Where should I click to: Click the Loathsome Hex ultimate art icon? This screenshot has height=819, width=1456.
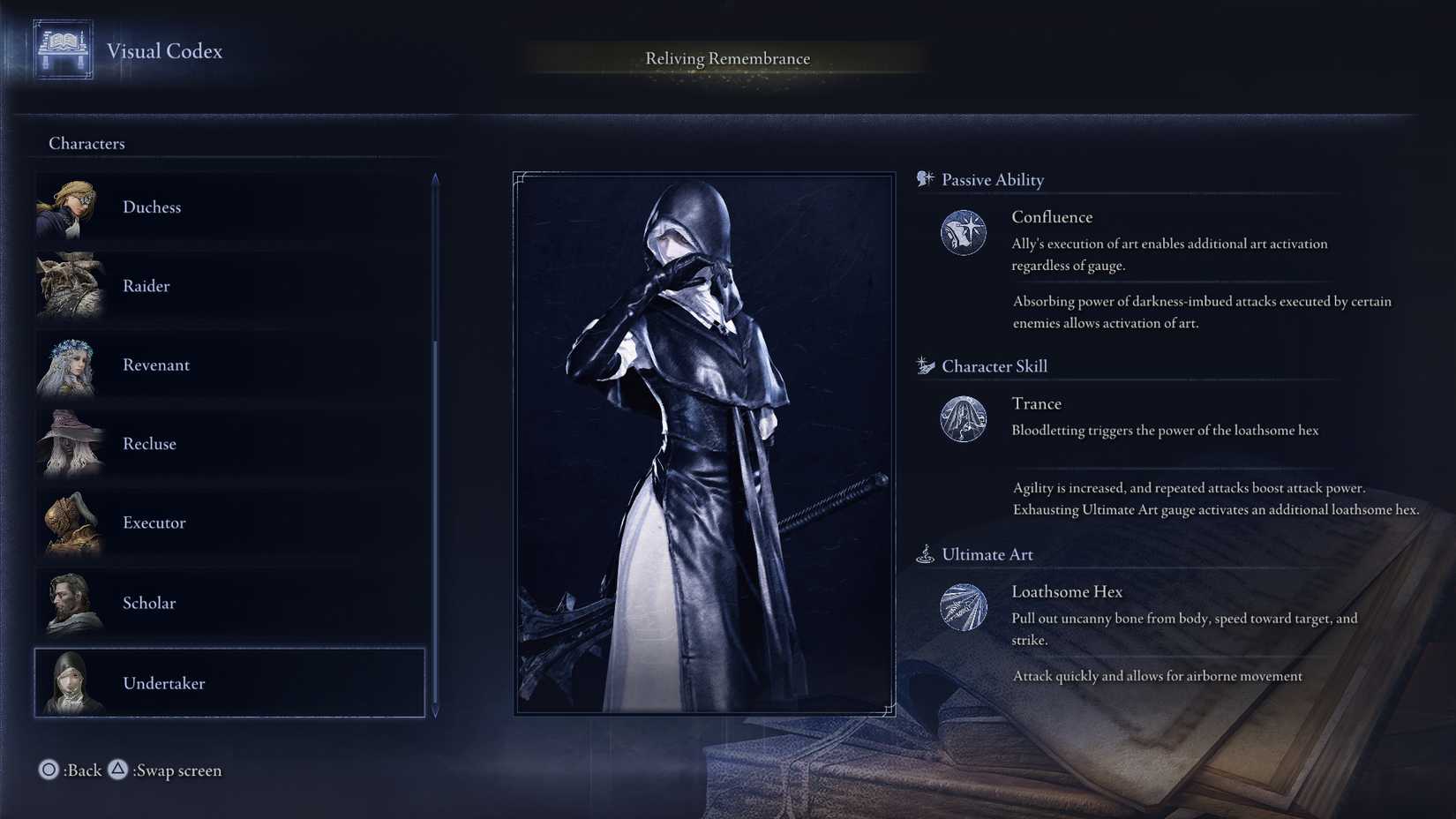(964, 607)
